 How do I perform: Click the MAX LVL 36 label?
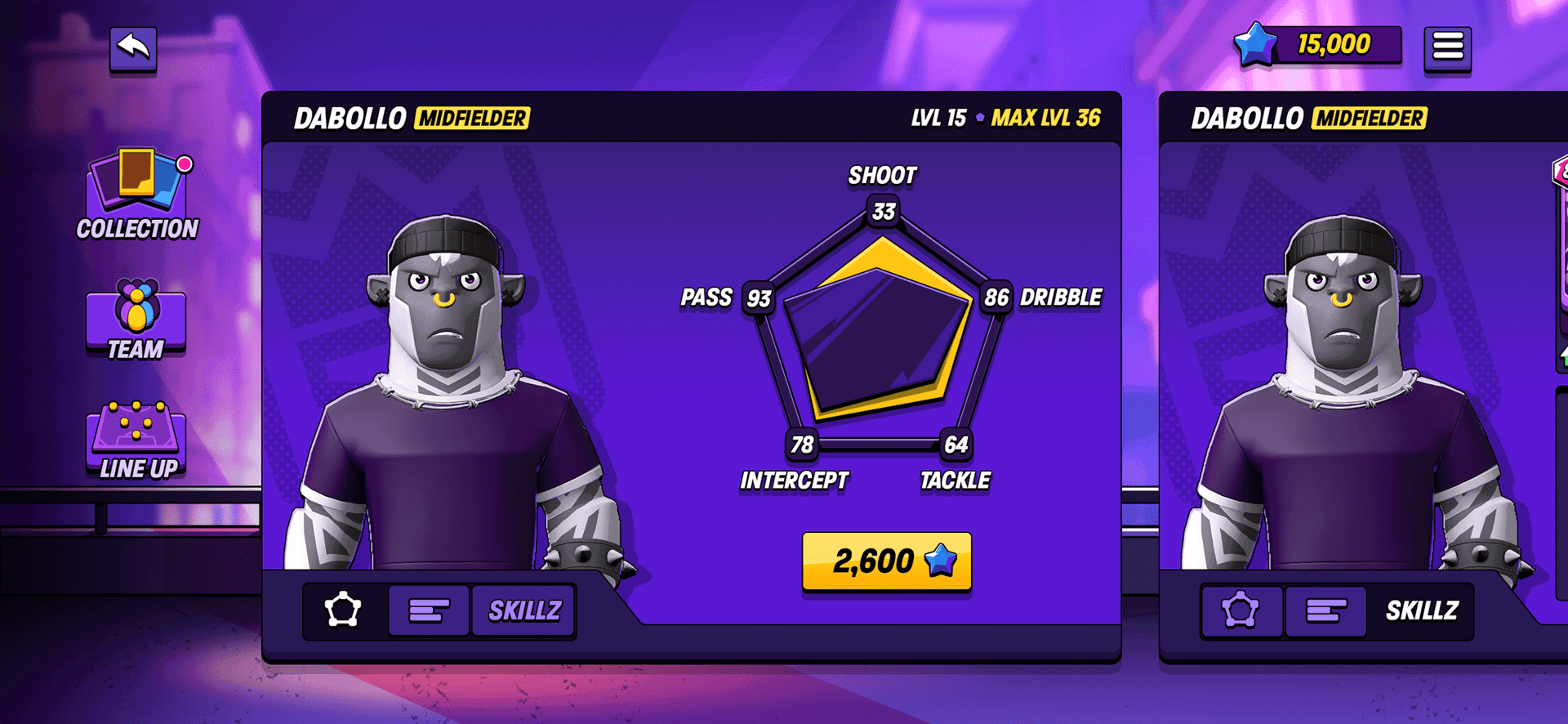coord(1046,117)
